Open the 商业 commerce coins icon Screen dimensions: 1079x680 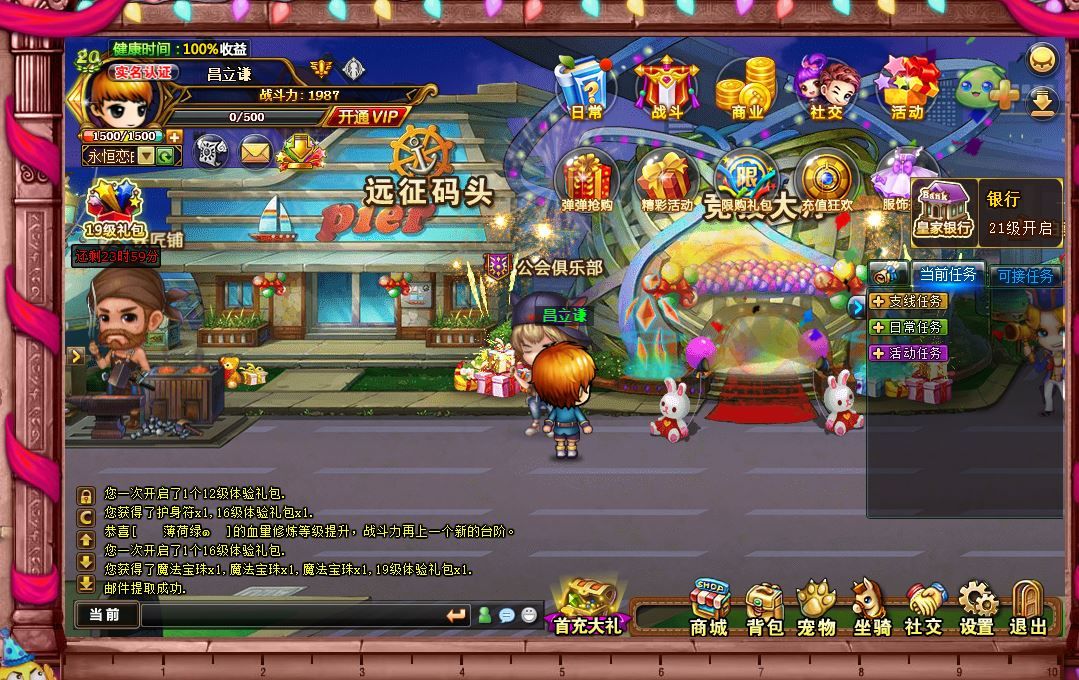746,88
